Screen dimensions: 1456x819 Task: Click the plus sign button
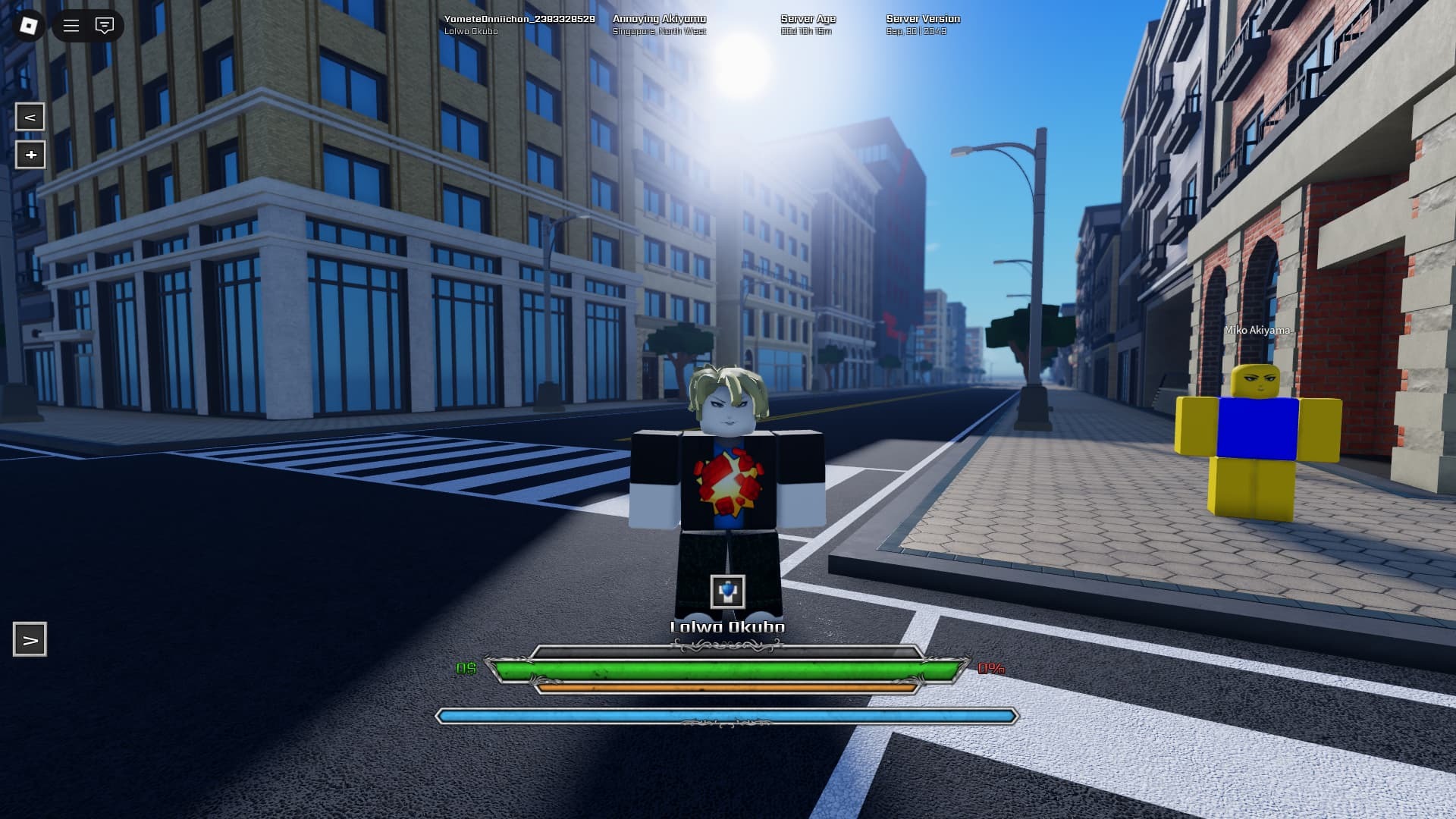pos(30,155)
